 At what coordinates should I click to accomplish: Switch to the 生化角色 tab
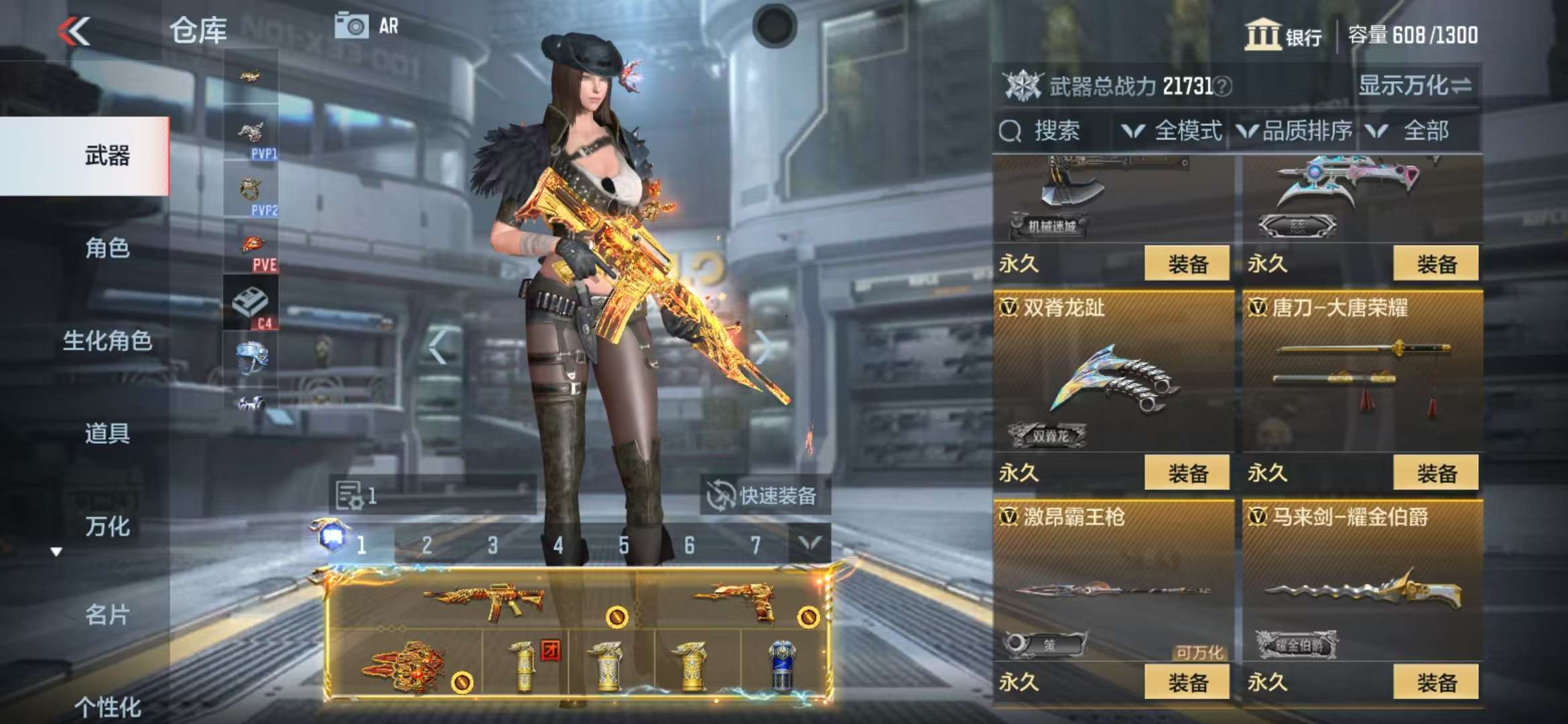107,341
